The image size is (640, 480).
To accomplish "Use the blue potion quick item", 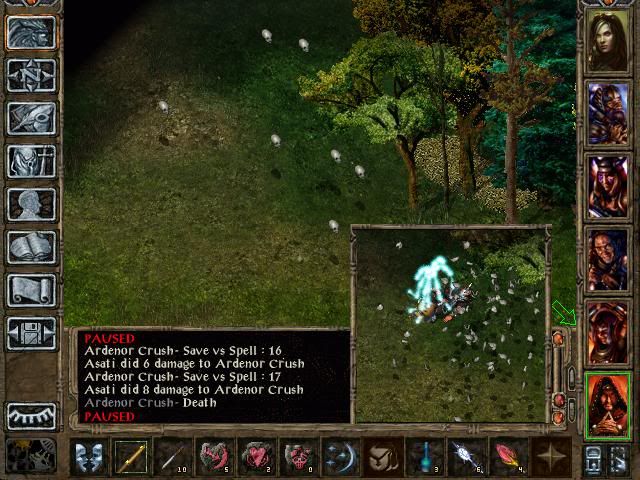I will tap(425, 456).
